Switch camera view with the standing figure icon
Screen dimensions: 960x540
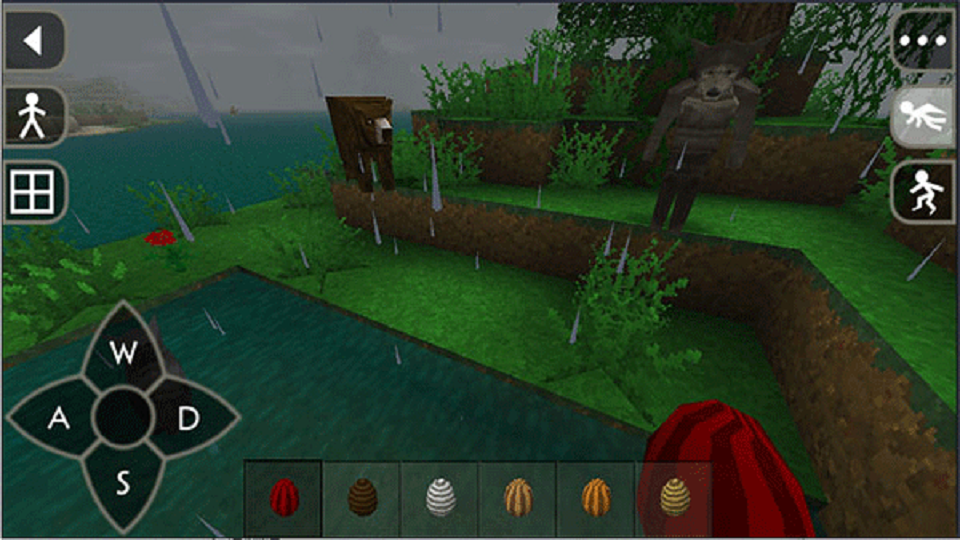[34, 117]
